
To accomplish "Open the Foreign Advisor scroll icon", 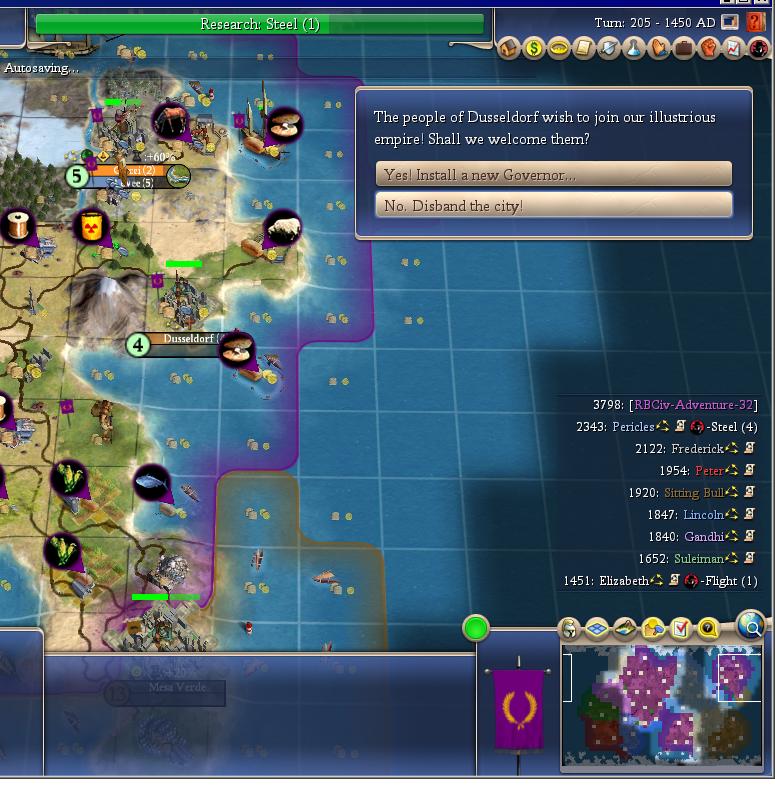I will tap(584, 48).
